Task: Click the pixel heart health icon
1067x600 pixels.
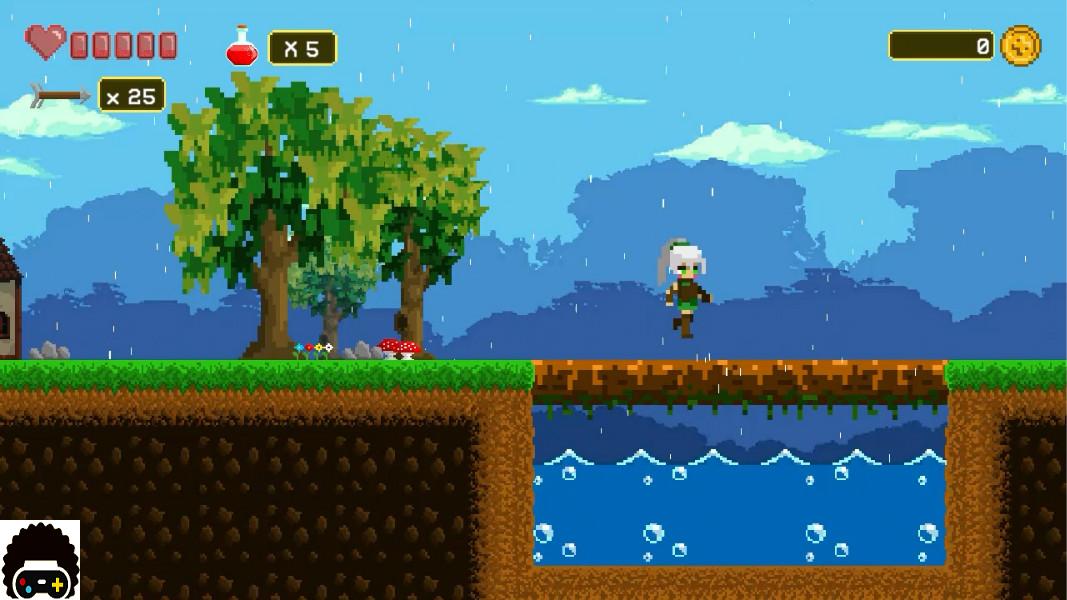Action: [45, 43]
